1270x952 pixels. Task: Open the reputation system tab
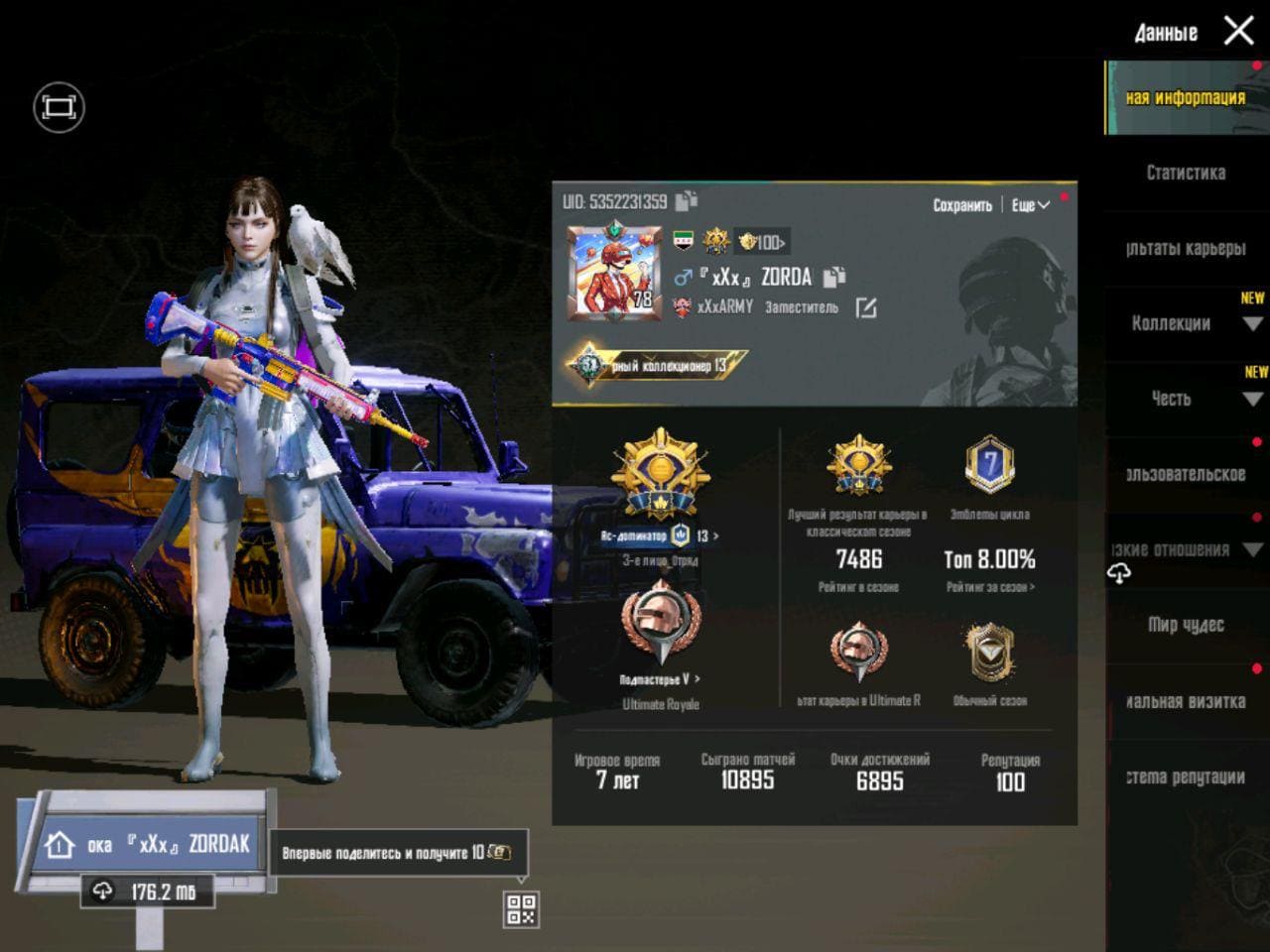click(1186, 776)
